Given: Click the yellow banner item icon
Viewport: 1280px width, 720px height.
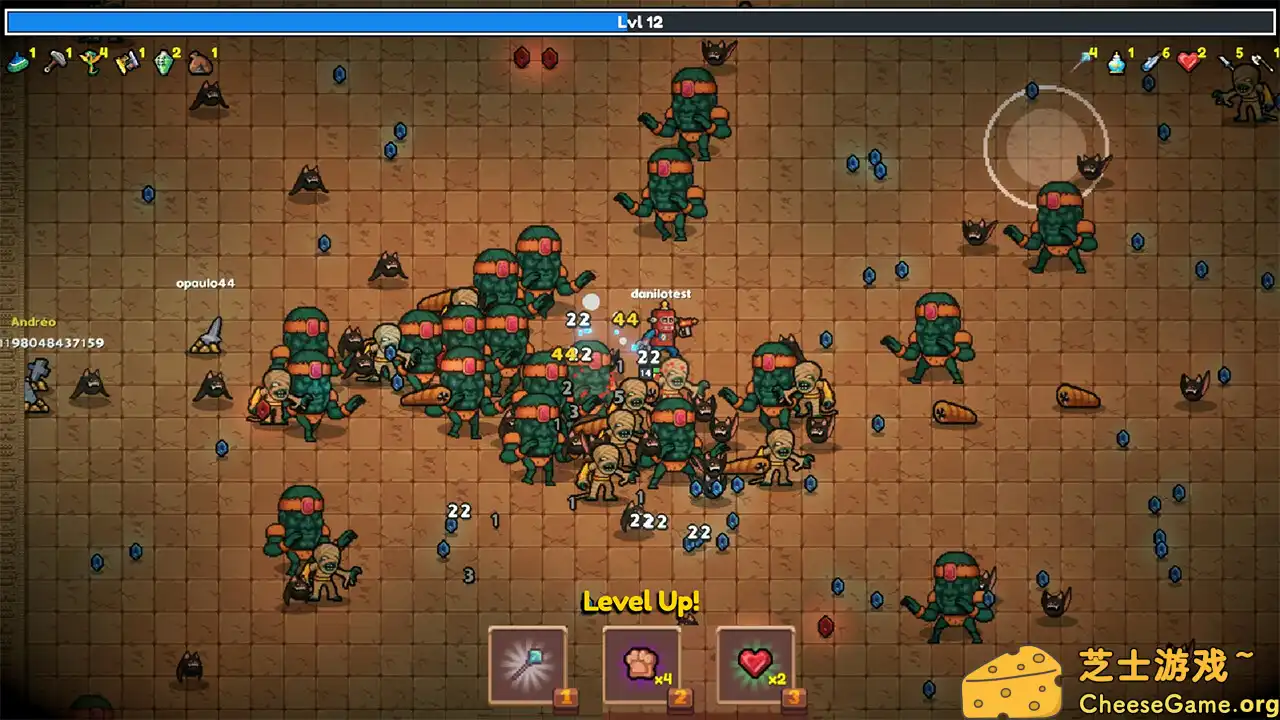Looking at the screenshot, I should pyautogui.click(x=127, y=63).
